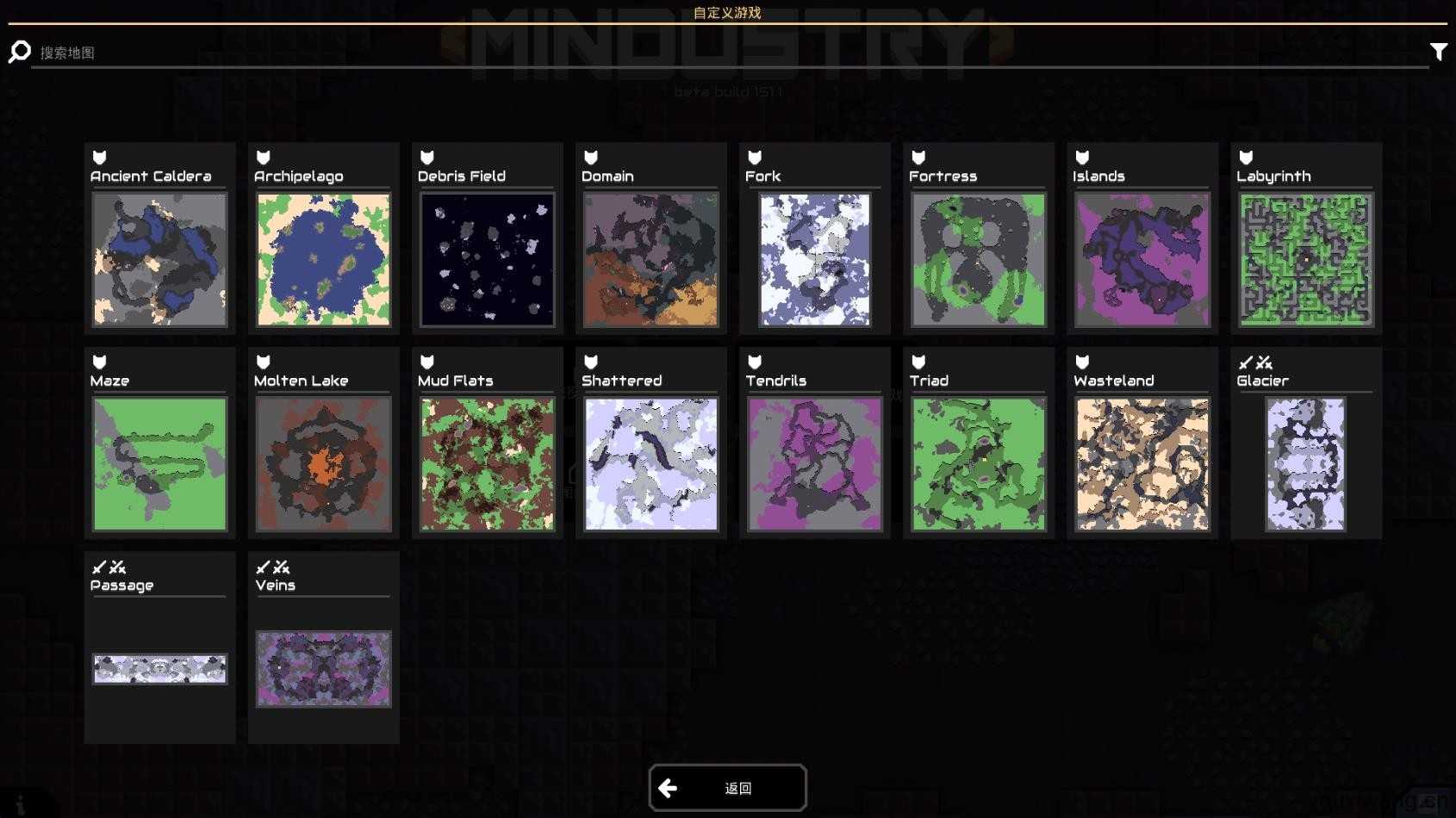
Task: Click the back arrow inside the 返回 button
Action: (668, 786)
